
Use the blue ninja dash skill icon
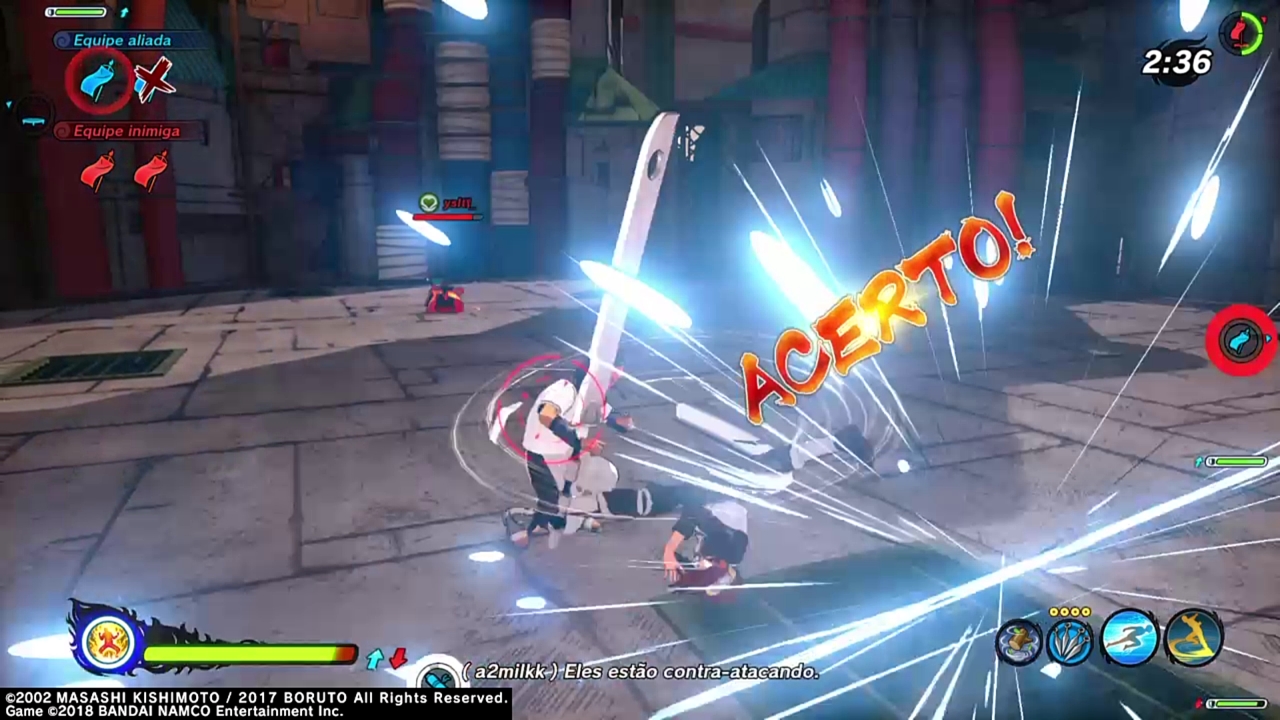coord(1130,640)
